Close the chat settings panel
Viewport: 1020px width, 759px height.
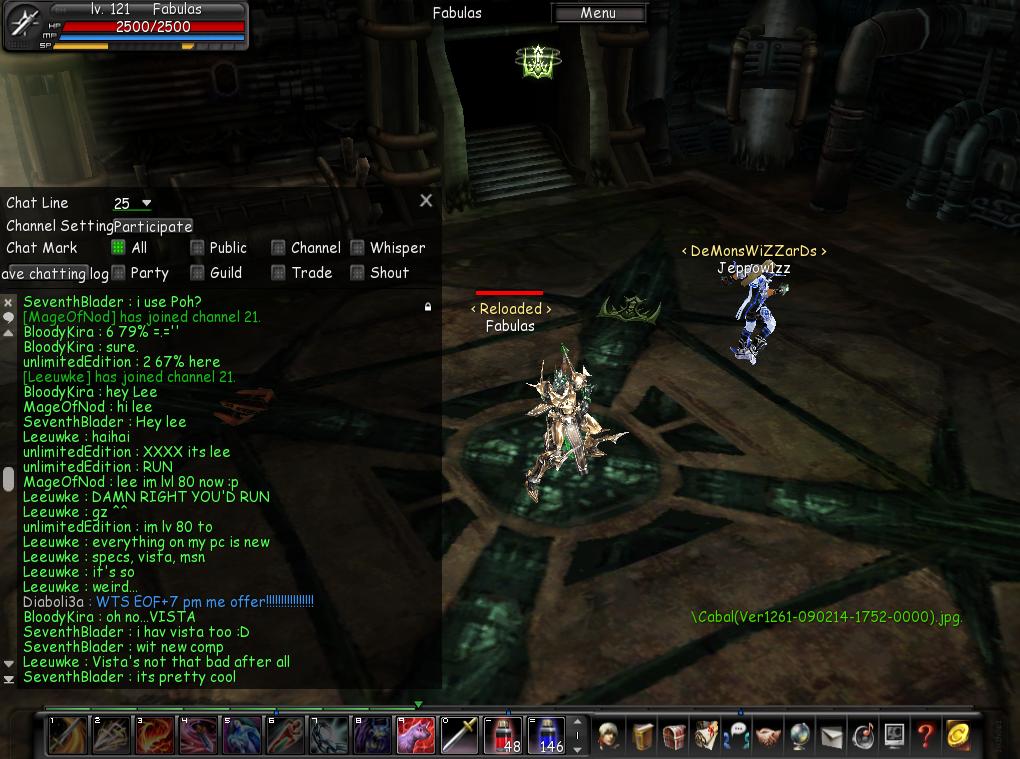click(x=426, y=200)
